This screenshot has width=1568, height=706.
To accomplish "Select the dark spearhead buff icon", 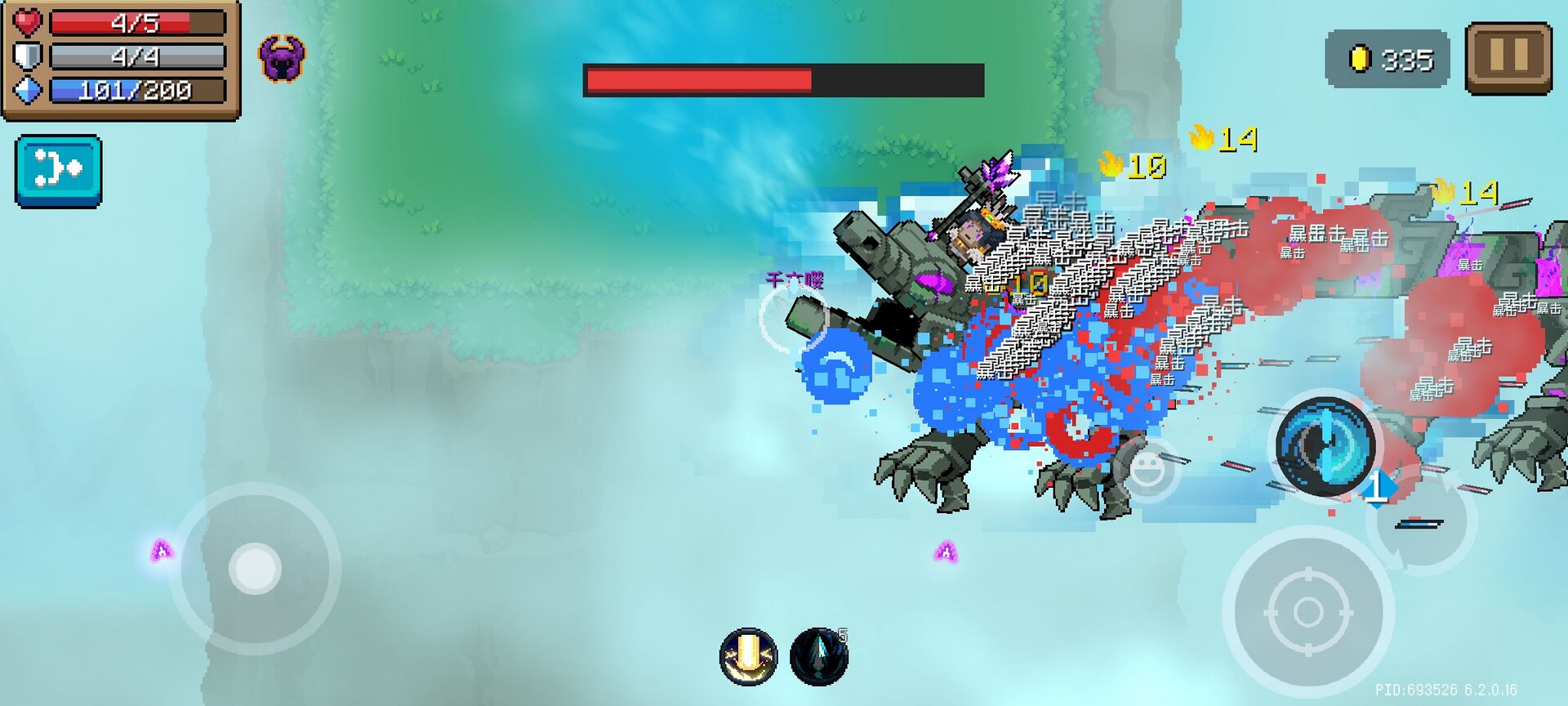I will [x=819, y=655].
